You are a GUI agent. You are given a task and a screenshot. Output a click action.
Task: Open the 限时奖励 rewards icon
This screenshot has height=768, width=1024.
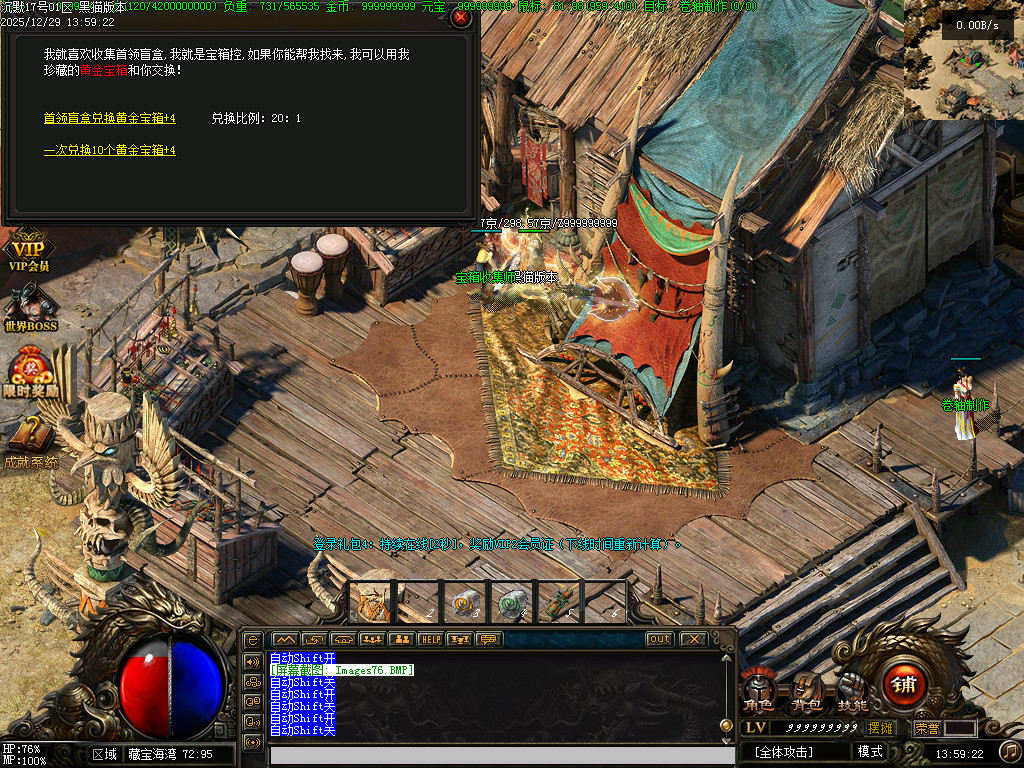coord(30,373)
